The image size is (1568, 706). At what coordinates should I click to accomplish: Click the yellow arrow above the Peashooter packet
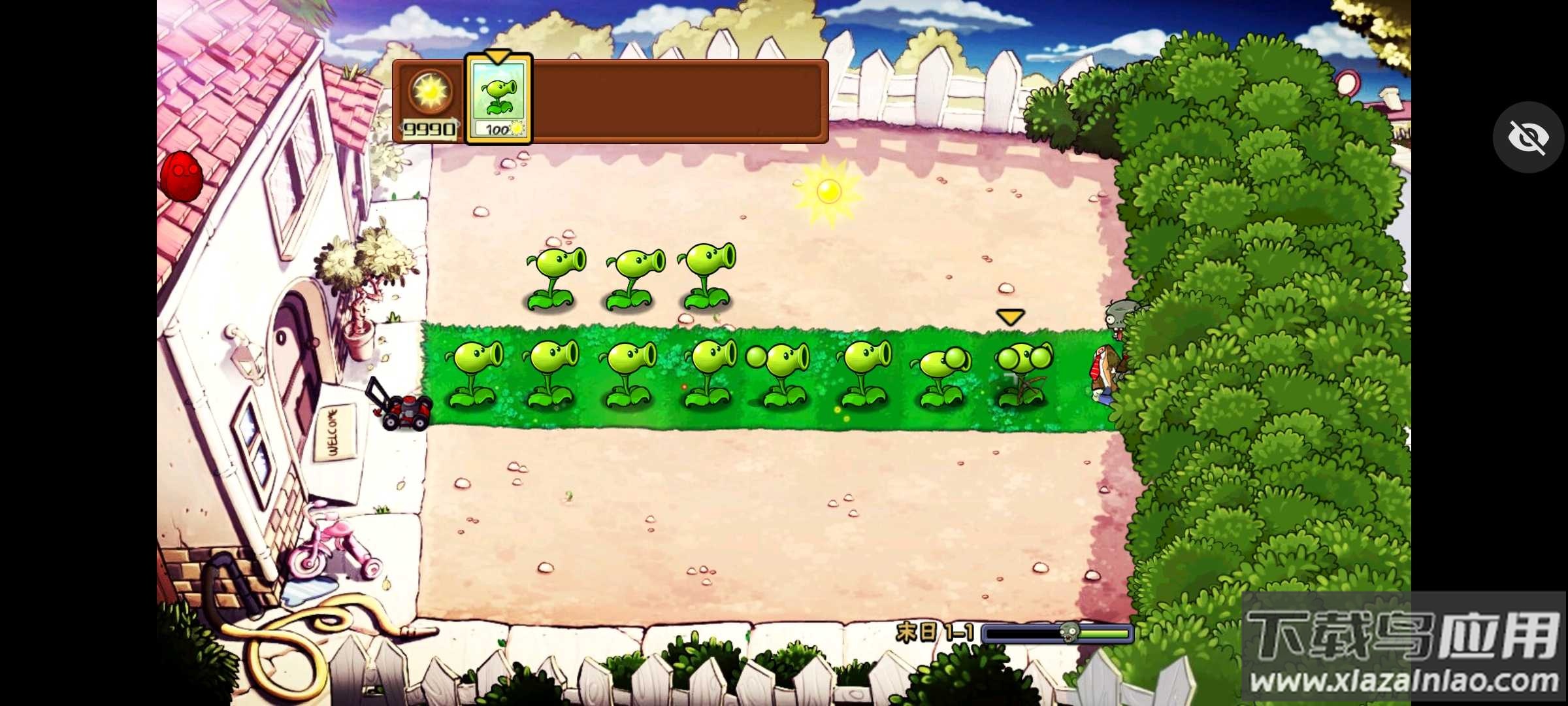497,56
